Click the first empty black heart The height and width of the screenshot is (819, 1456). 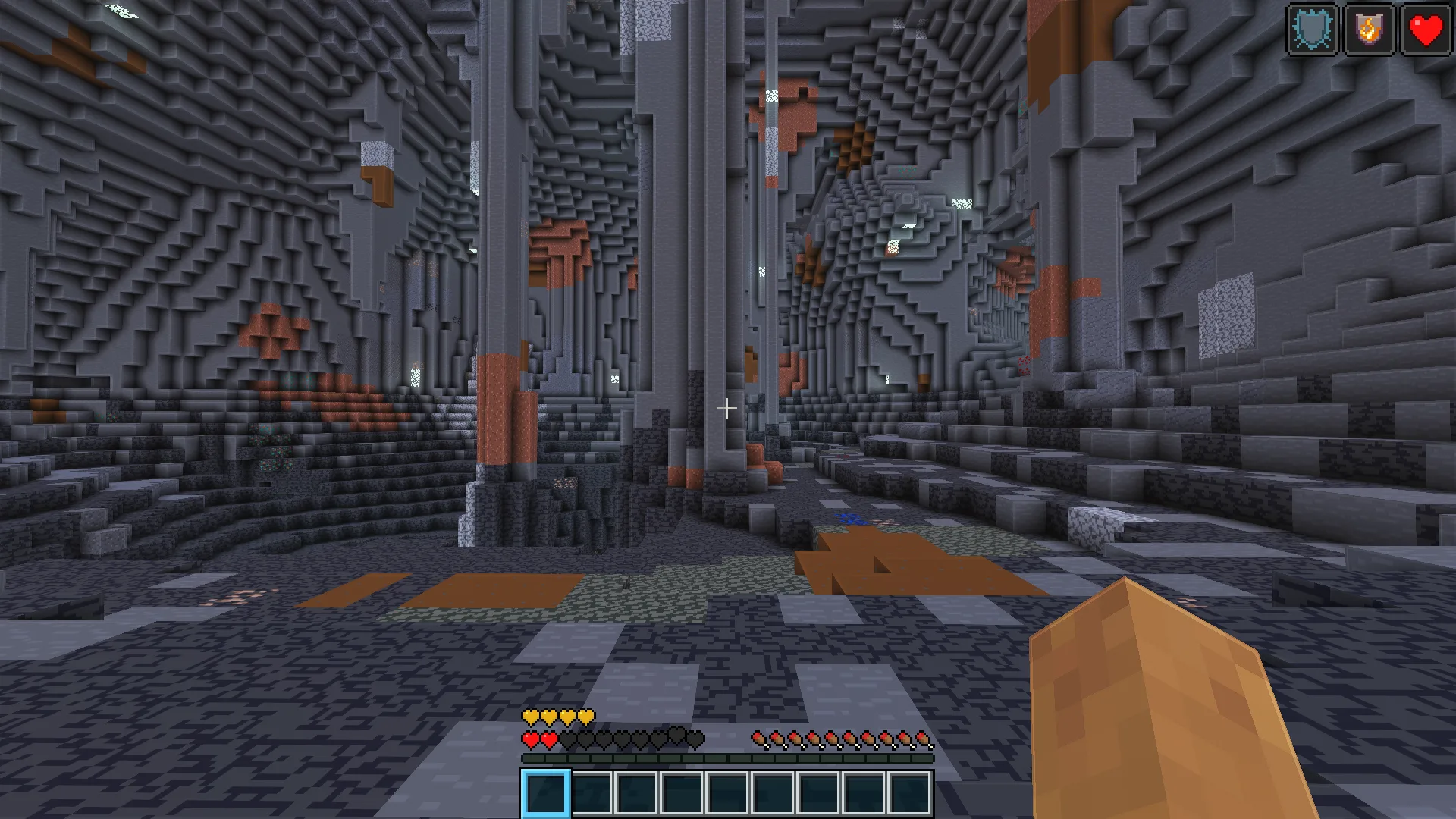point(569,739)
